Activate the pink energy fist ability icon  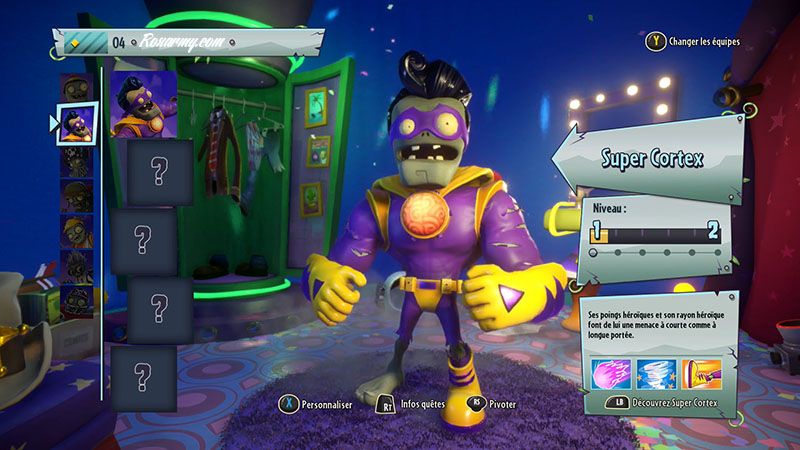(x=610, y=373)
